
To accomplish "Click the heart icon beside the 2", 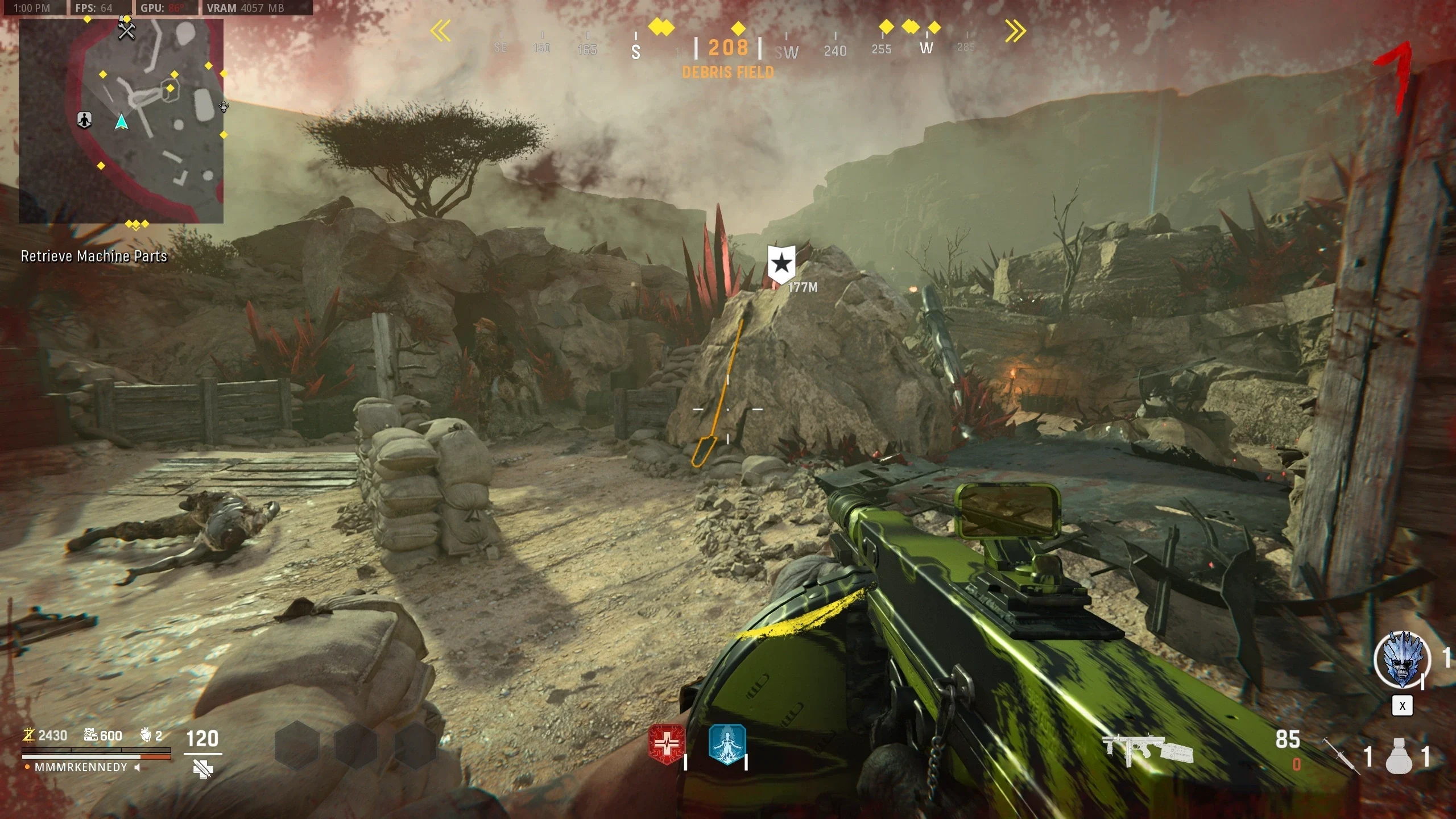I will [146, 735].
